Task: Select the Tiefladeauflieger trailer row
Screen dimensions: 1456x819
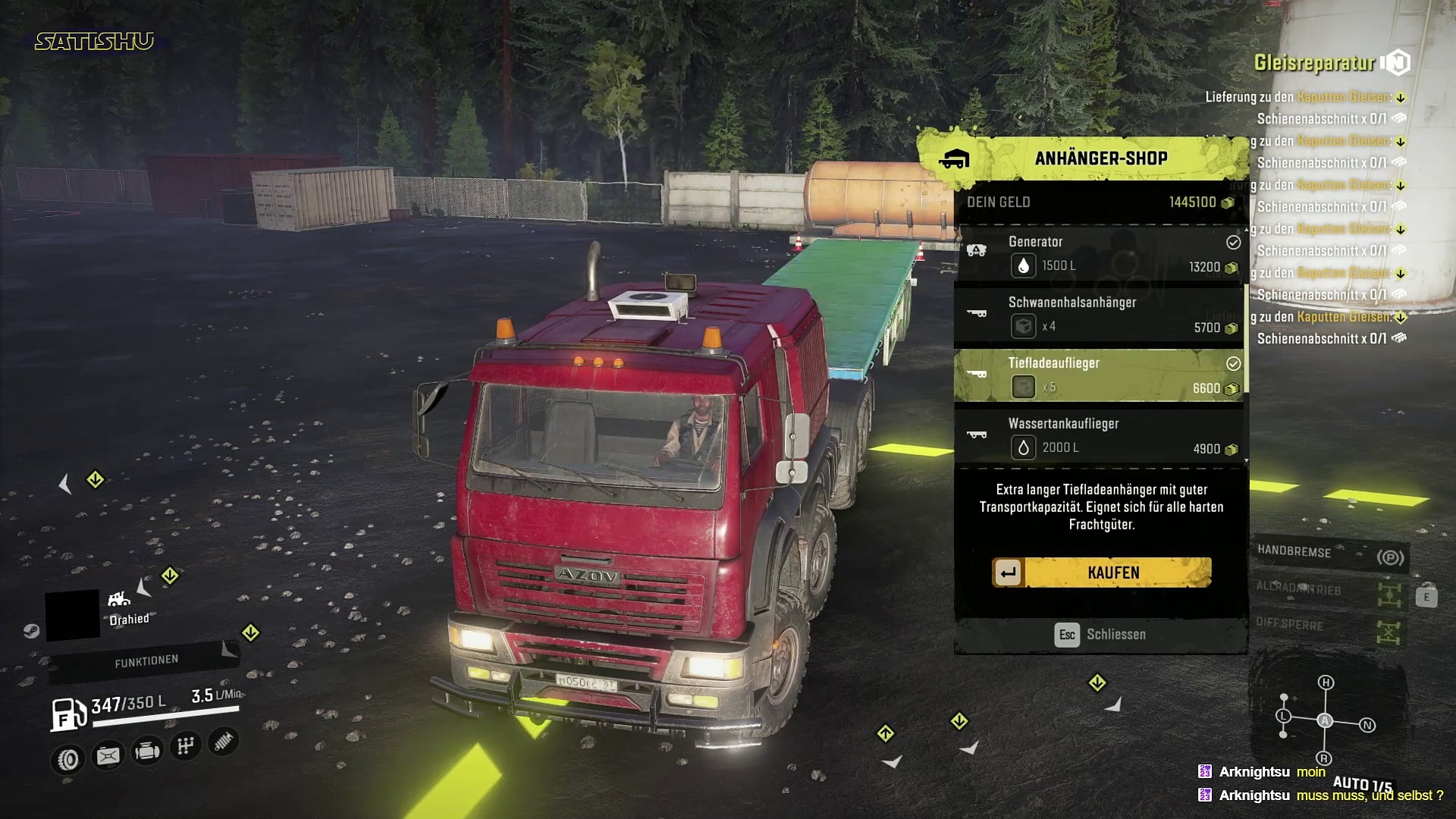Action: point(1100,375)
